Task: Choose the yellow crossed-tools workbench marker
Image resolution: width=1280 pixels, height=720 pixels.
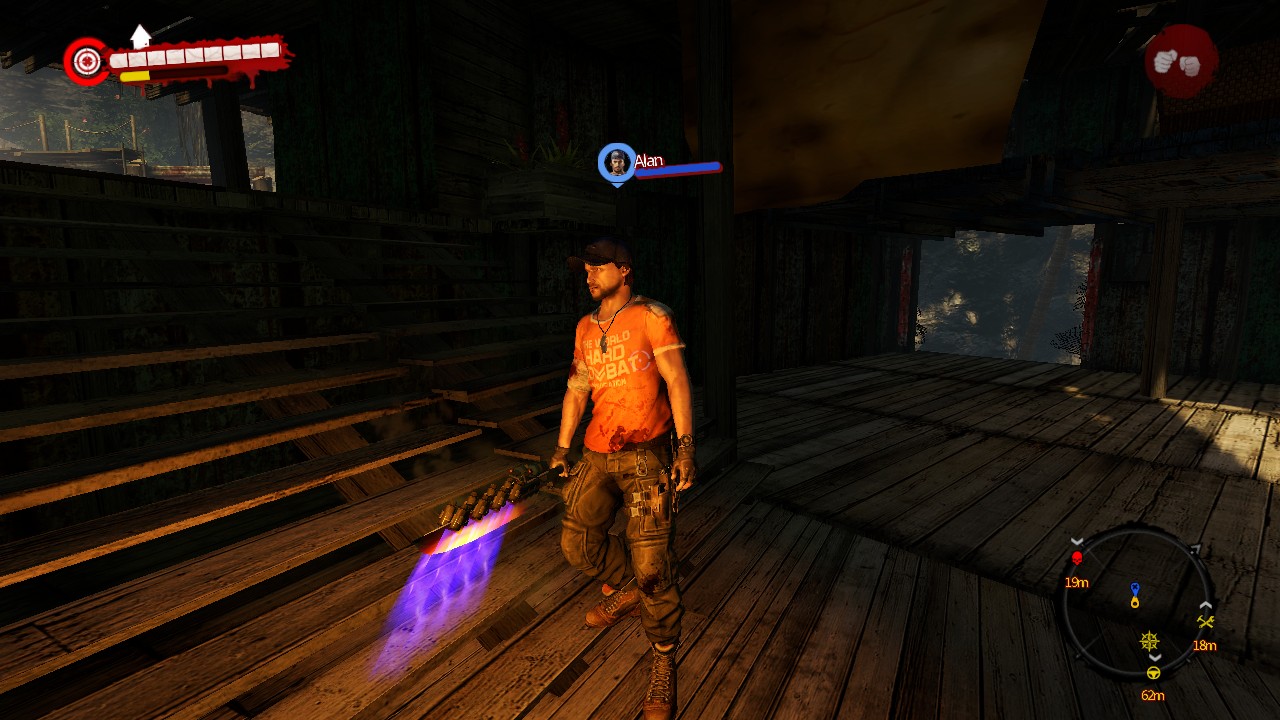Action: click(1205, 622)
